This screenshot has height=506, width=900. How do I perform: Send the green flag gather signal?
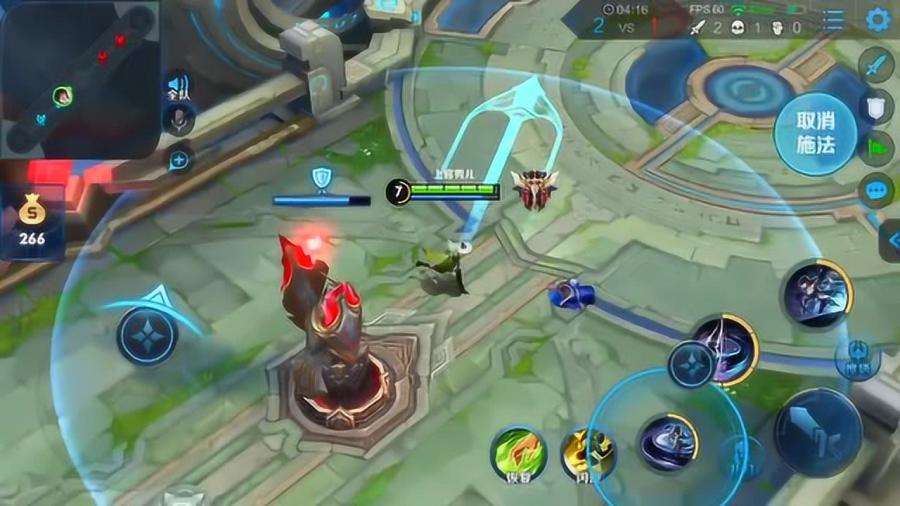[876, 147]
